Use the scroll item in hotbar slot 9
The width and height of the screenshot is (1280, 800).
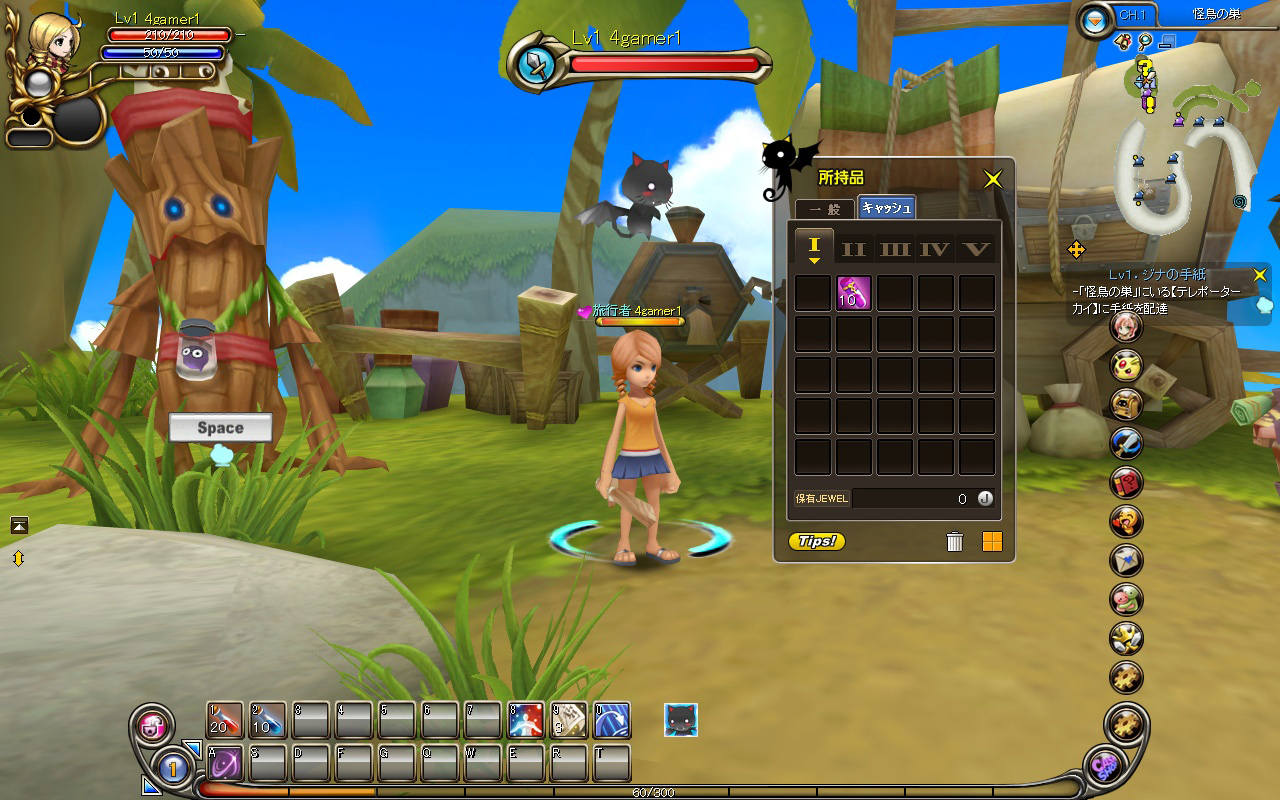click(x=569, y=720)
